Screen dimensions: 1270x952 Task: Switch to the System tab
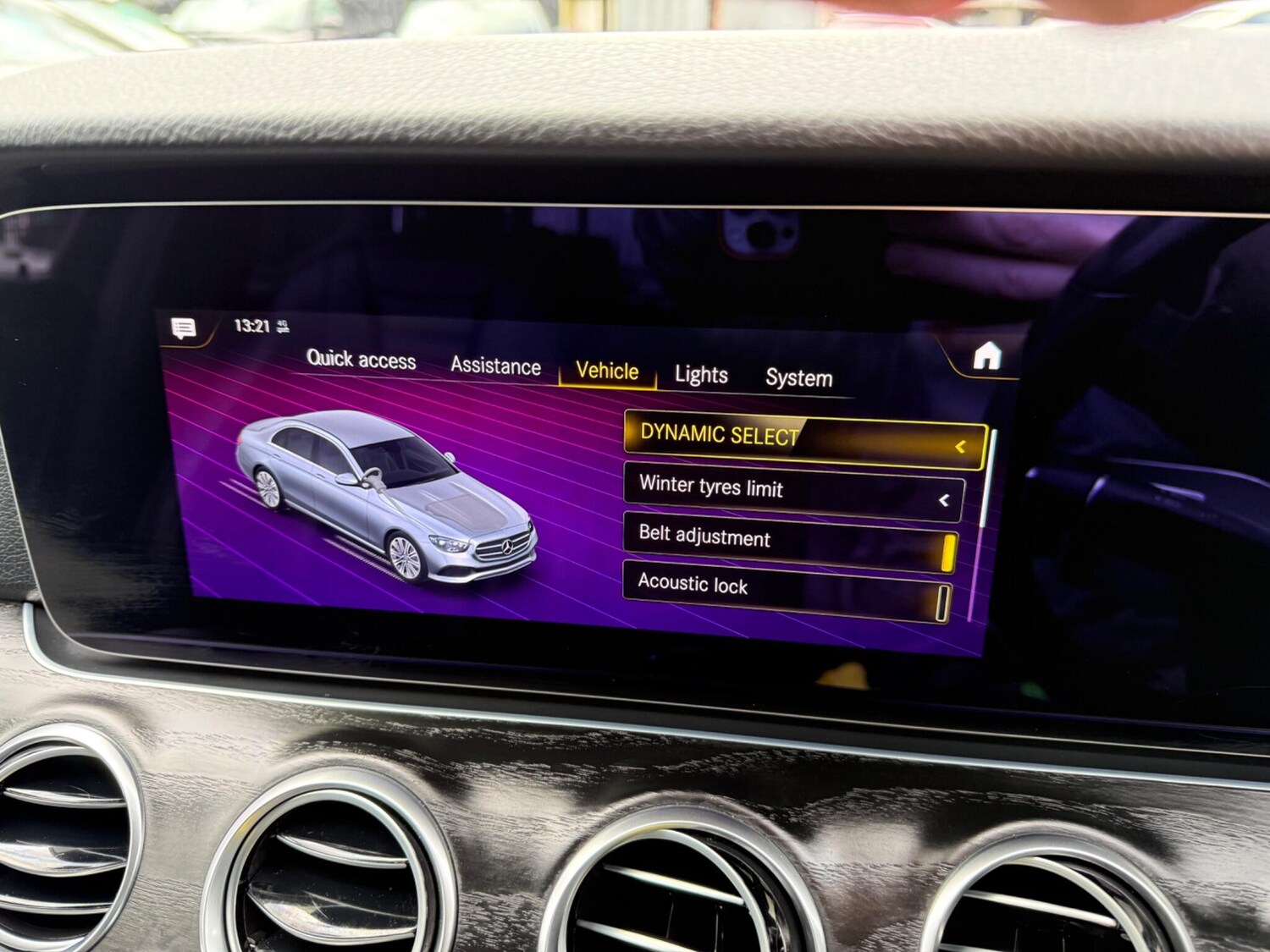[799, 378]
